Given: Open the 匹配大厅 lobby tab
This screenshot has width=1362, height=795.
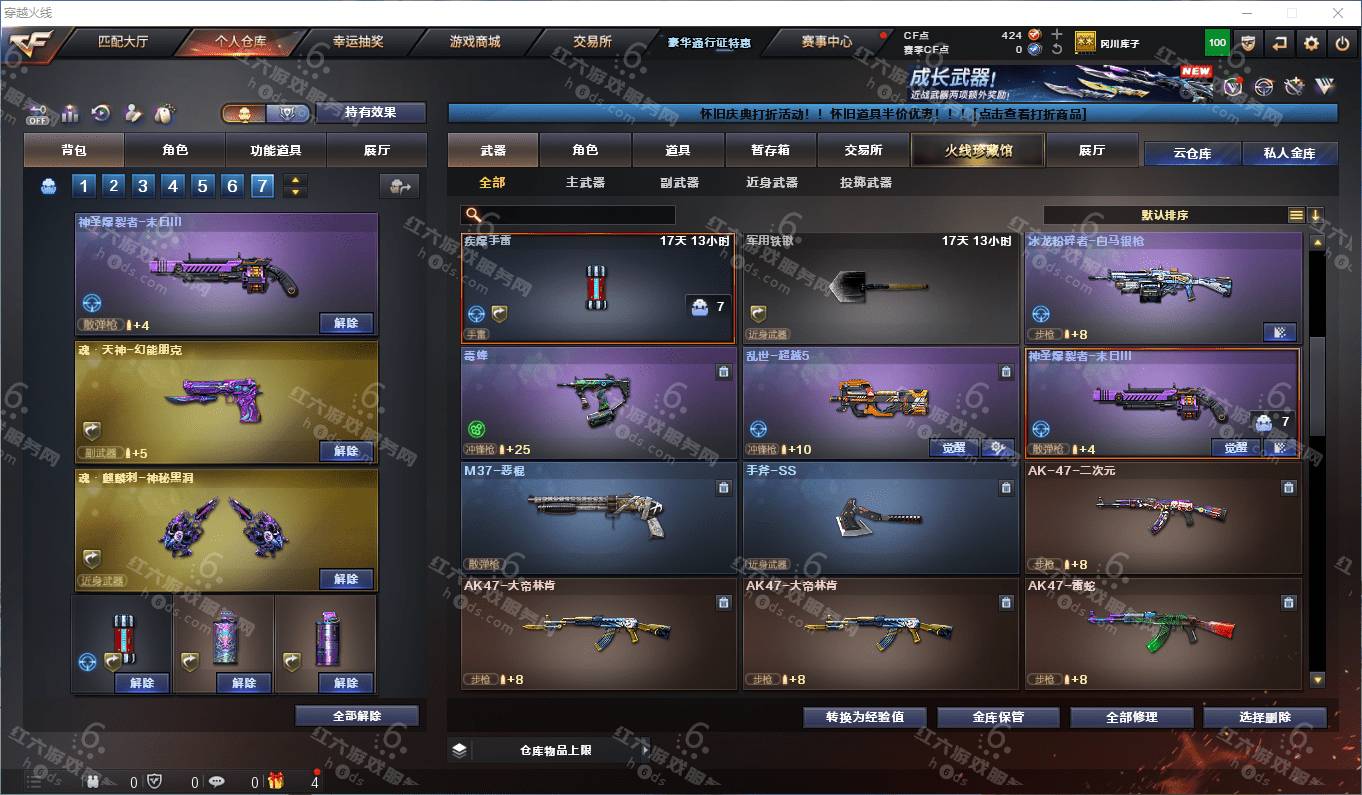Looking at the screenshot, I should pyautogui.click(x=123, y=42).
